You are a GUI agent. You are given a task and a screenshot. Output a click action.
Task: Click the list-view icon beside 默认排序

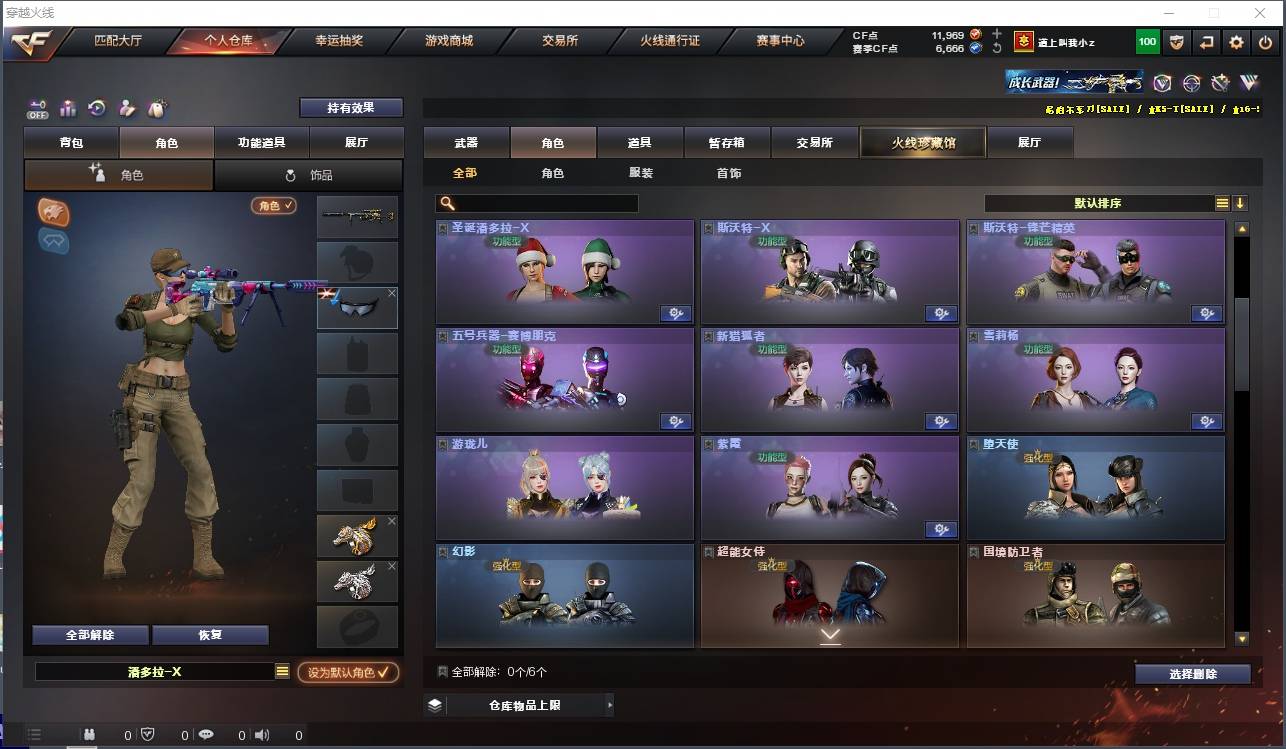tap(1222, 202)
